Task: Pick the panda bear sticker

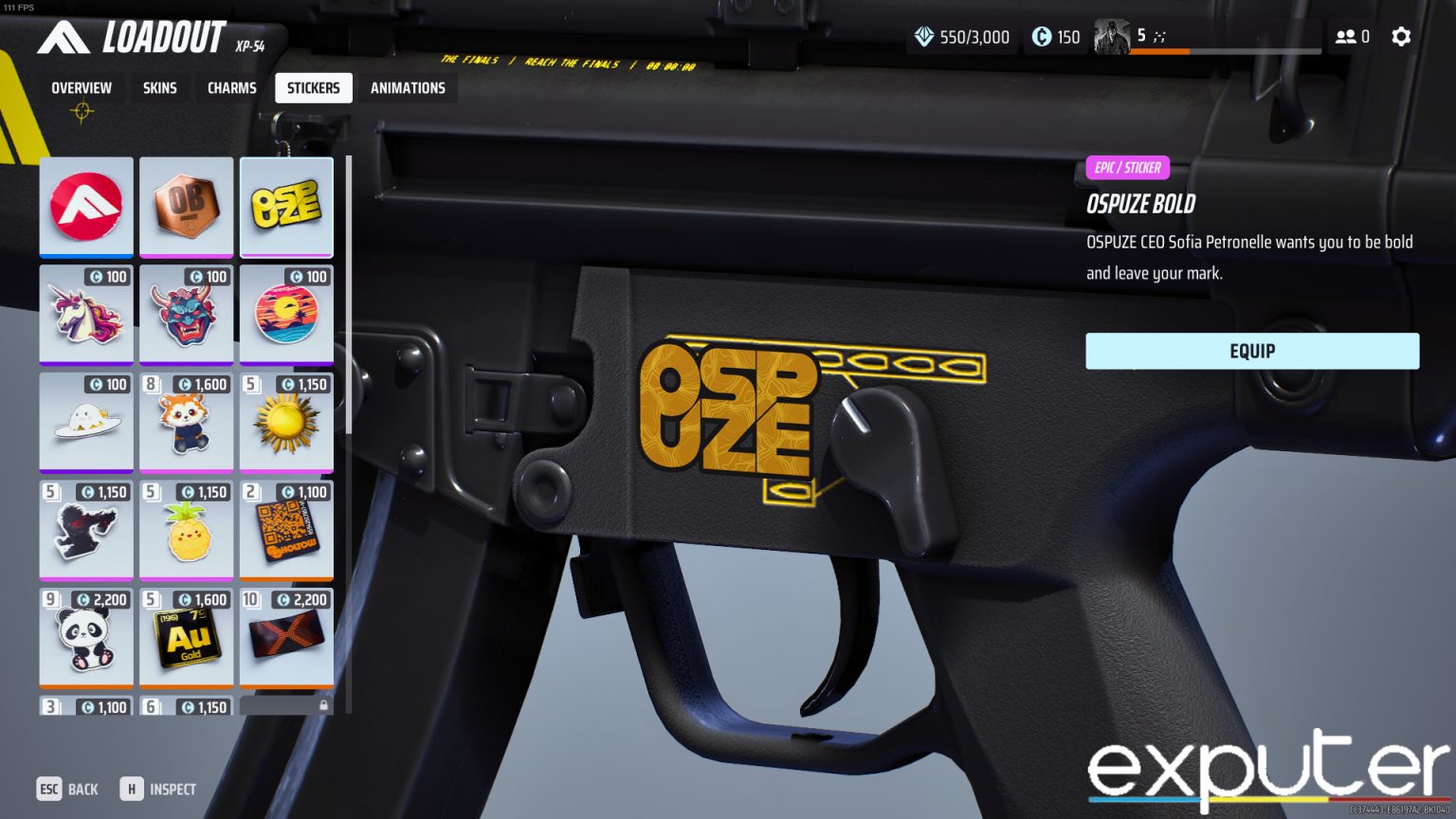Action: 86,638
